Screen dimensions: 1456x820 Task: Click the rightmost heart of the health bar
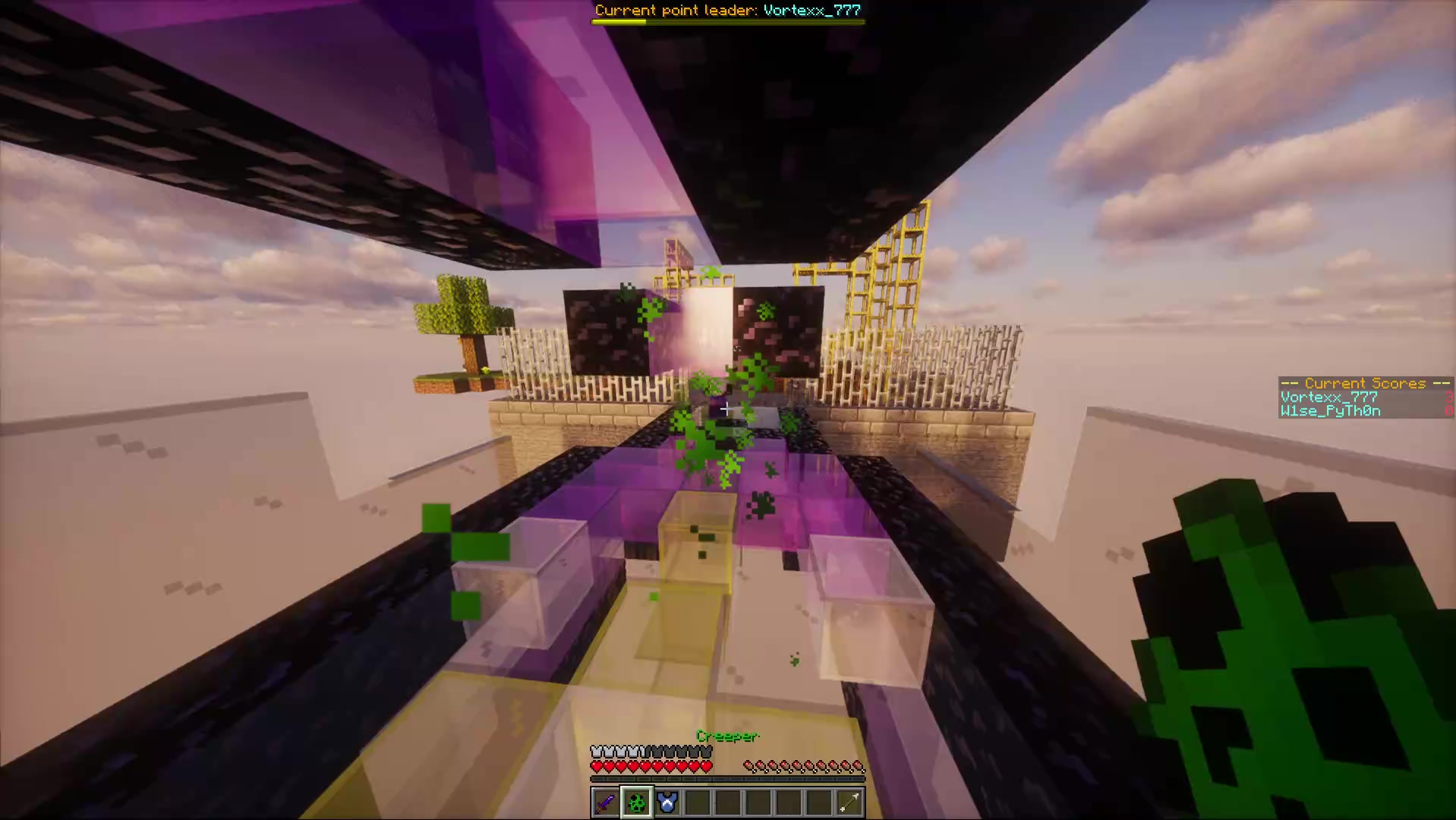click(704, 767)
